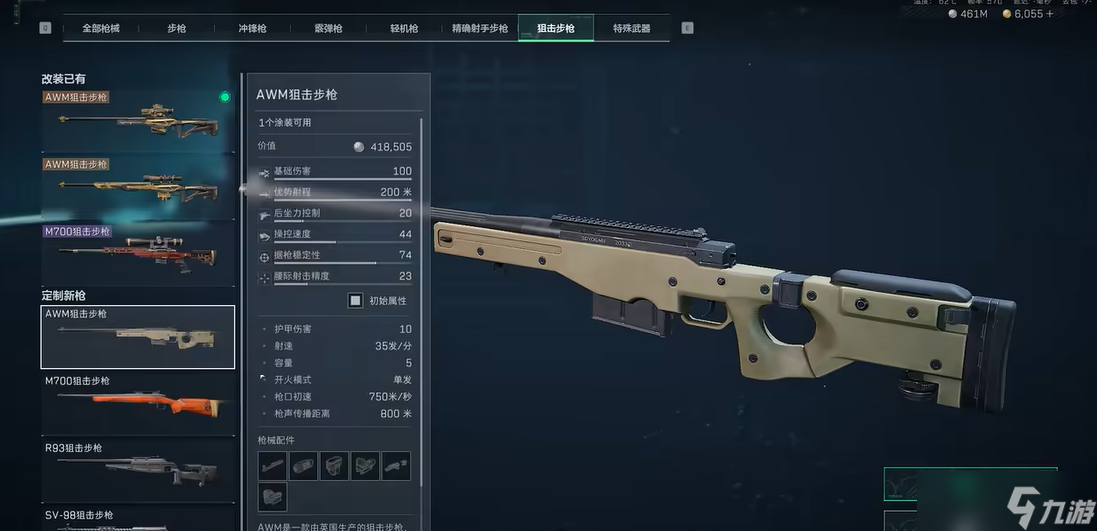Show the 霰弹枪 category

328,28
